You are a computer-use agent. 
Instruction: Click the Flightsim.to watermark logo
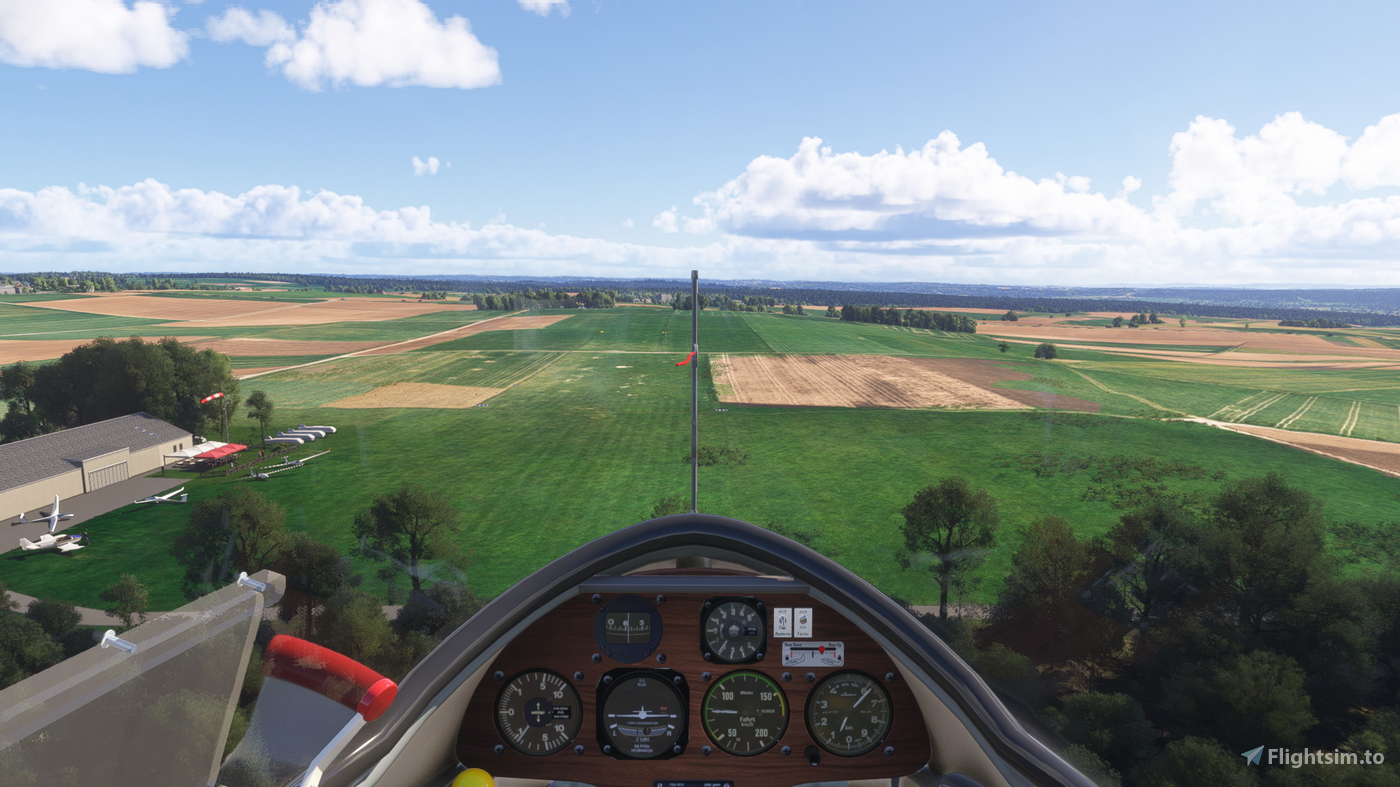click(x=1312, y=756)
